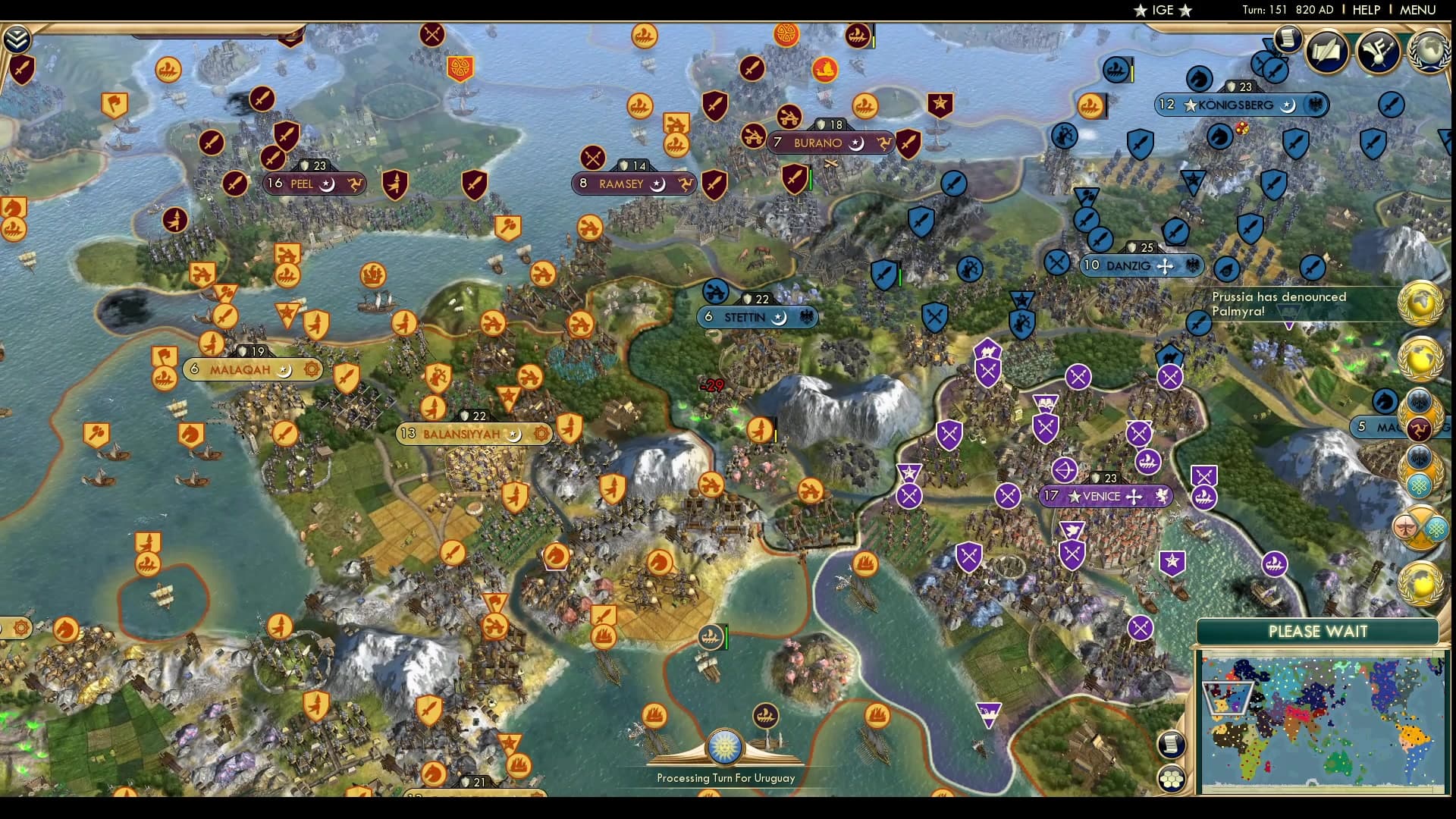Click the German eagle crest on Königsberg's banner
The image size is (1456, 819).
(1315, 102)
